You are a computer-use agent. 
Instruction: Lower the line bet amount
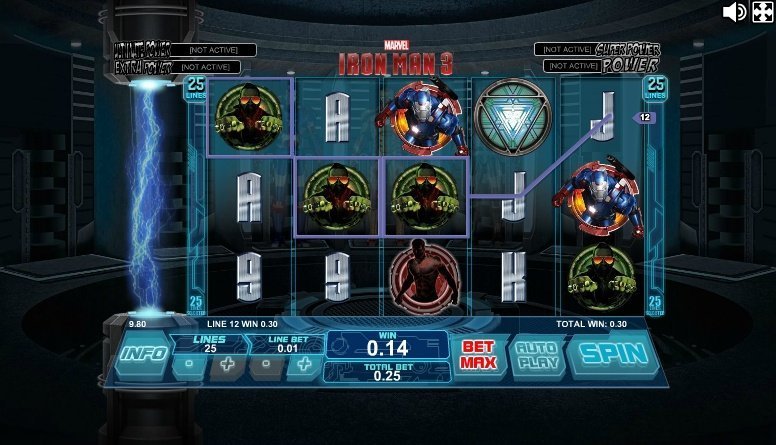[265, 366]
